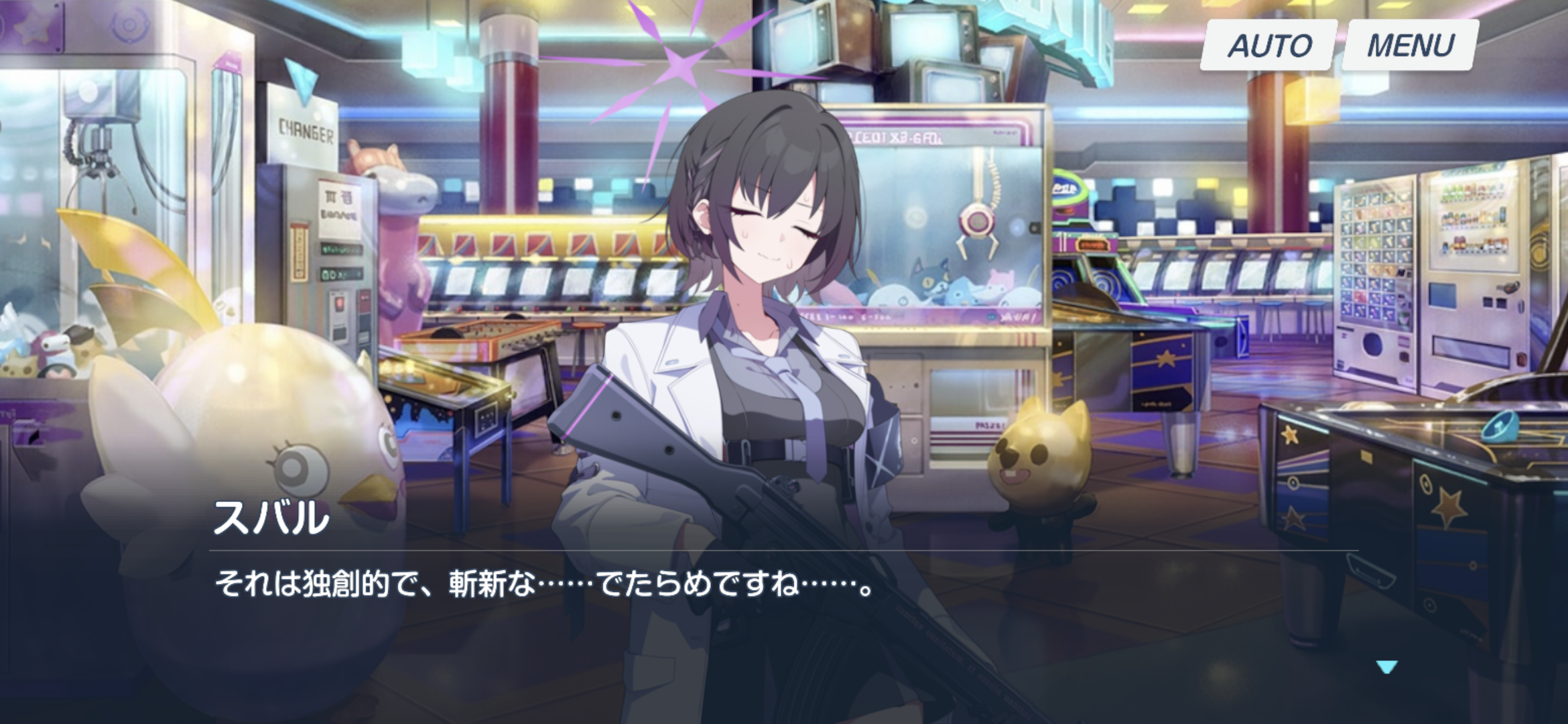Advance dialogue with the blue arrow indicator
1568x724 pixels.
pos(1386,666)
